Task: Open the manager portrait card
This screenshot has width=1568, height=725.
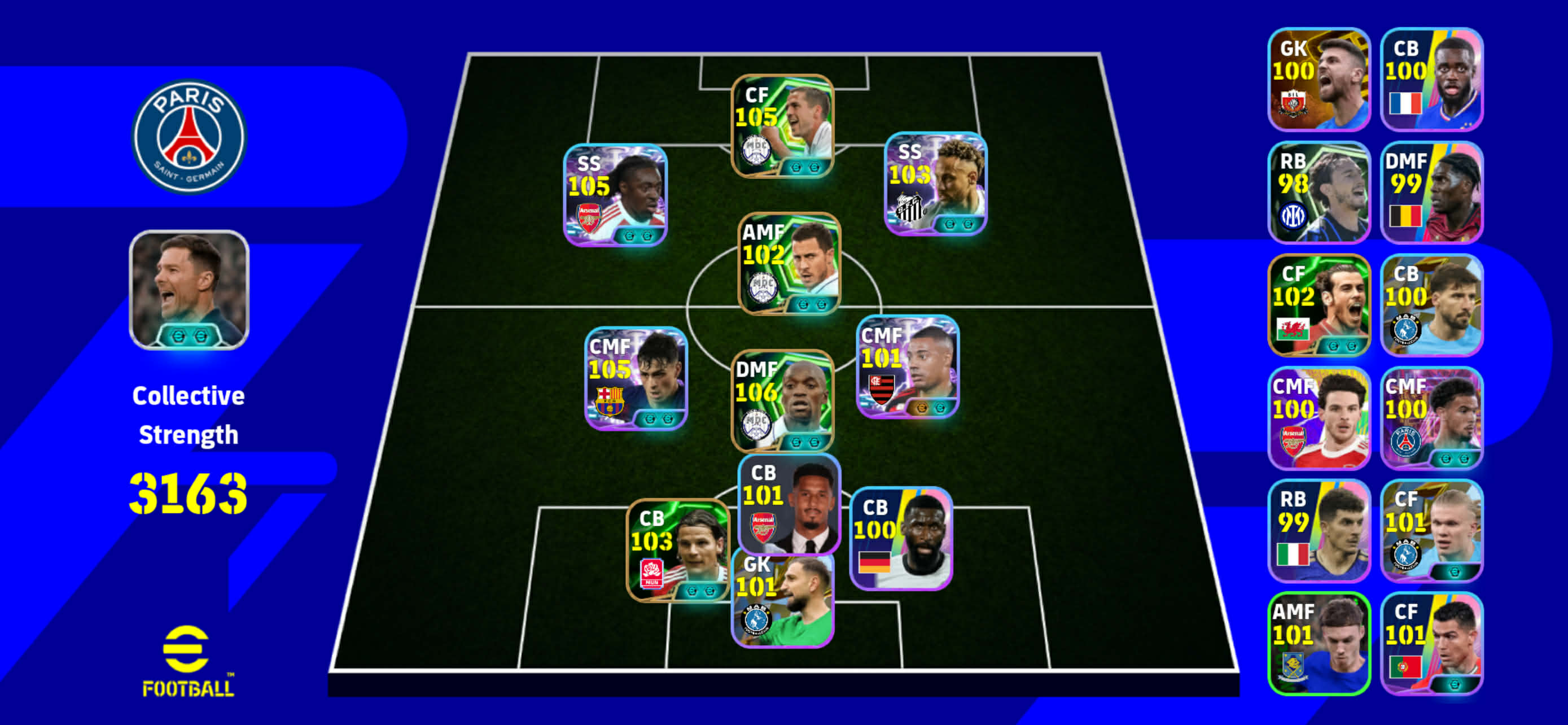Action: pos(189,290)
